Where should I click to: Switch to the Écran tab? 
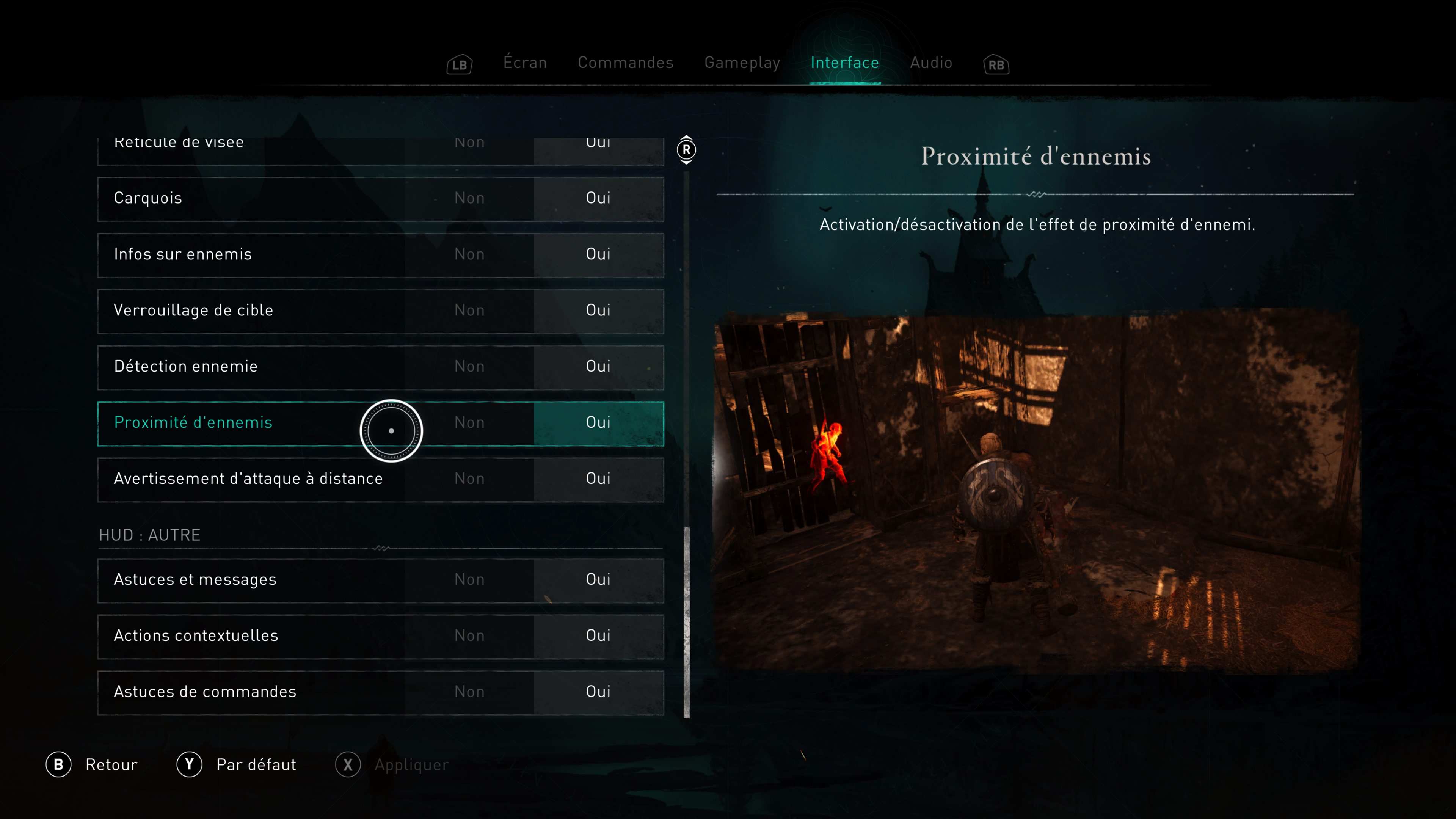point(525,63)
